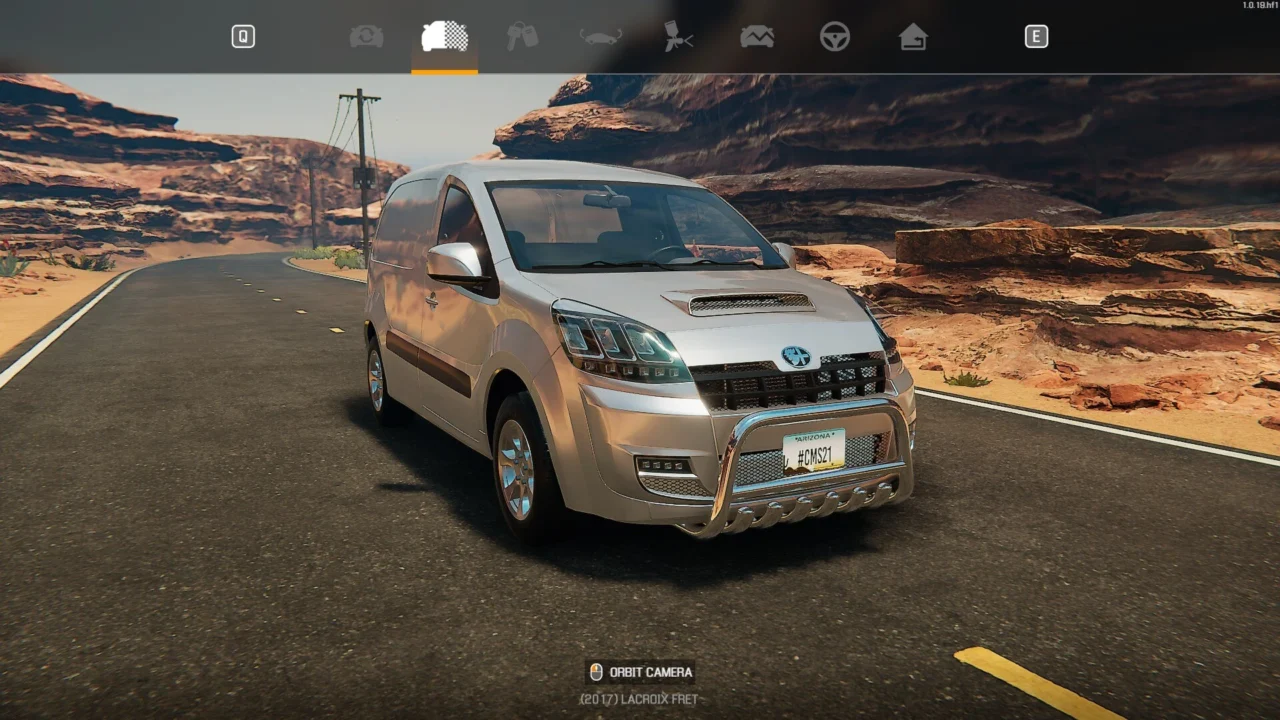The height and width of the screenshot is (720, 1280).
Task: Open the car with graph line tab
Action: (x=757, y=37)
